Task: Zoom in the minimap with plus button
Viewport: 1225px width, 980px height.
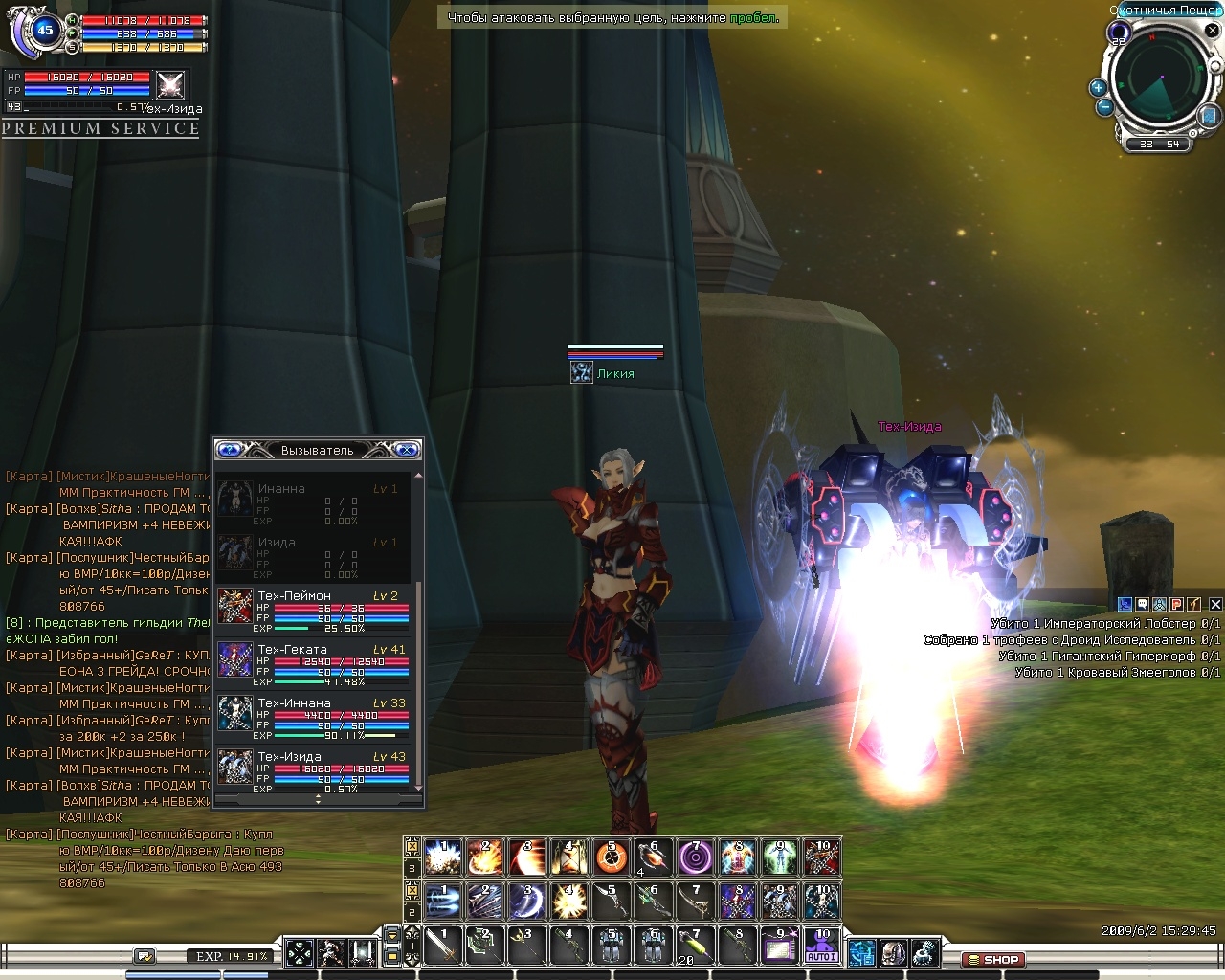Action: [1098, 88]
